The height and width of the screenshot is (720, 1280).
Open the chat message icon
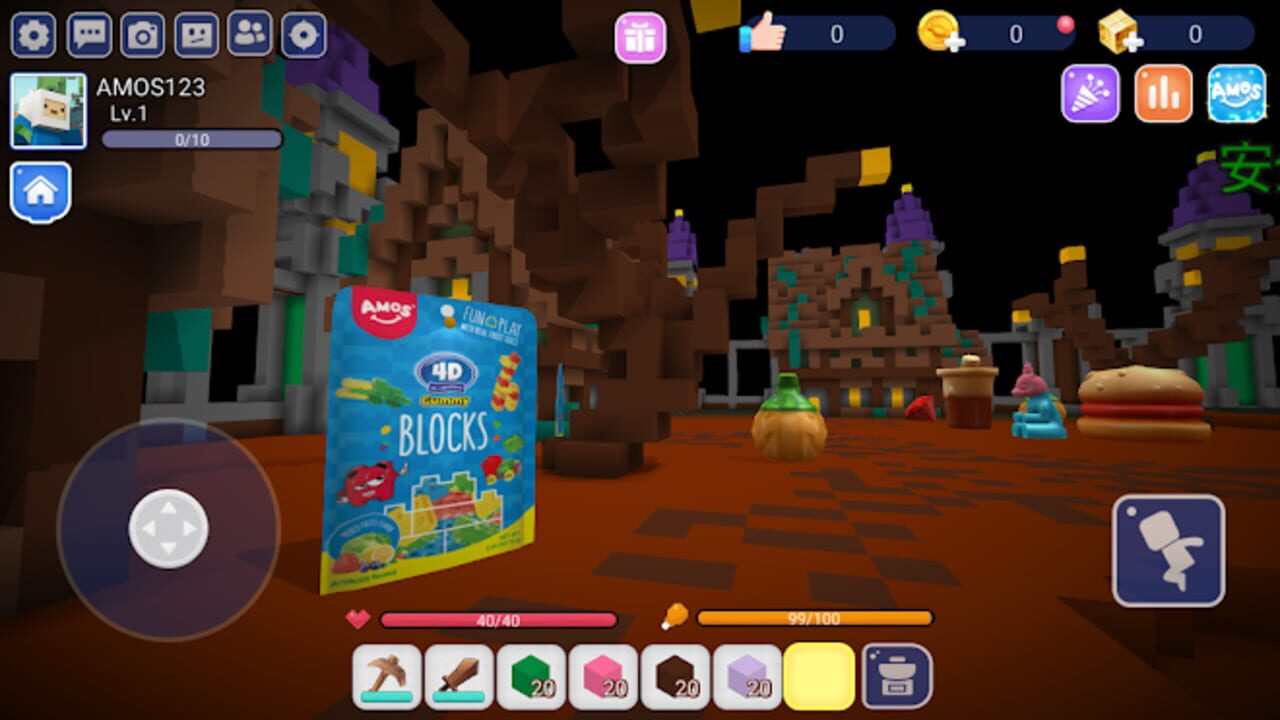point(88,33)
